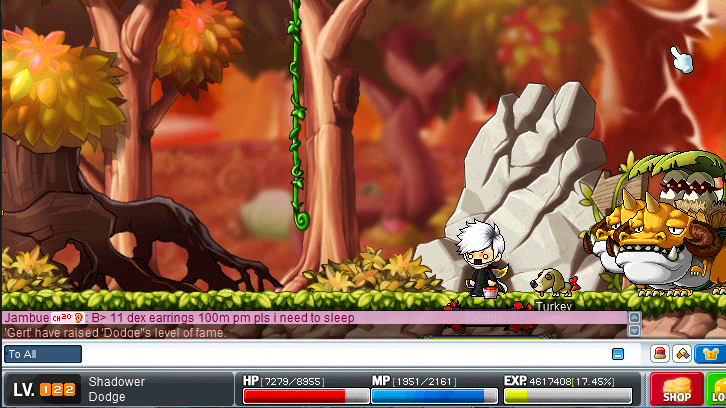The image size is (726, 408).
Task: Click the green button beside SHOP
Action: click(717, 388)
